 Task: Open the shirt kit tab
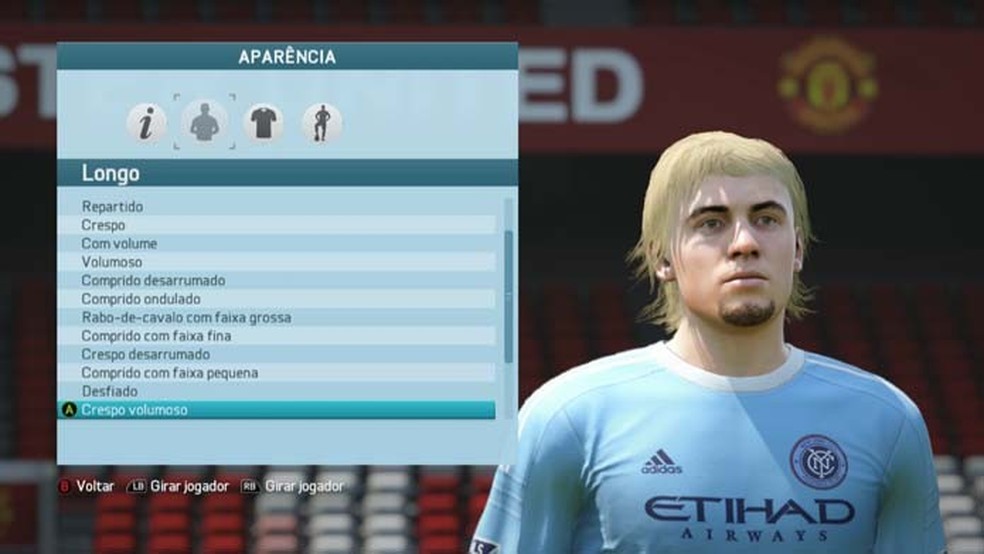pyautogui.click(x=263, y=123)
